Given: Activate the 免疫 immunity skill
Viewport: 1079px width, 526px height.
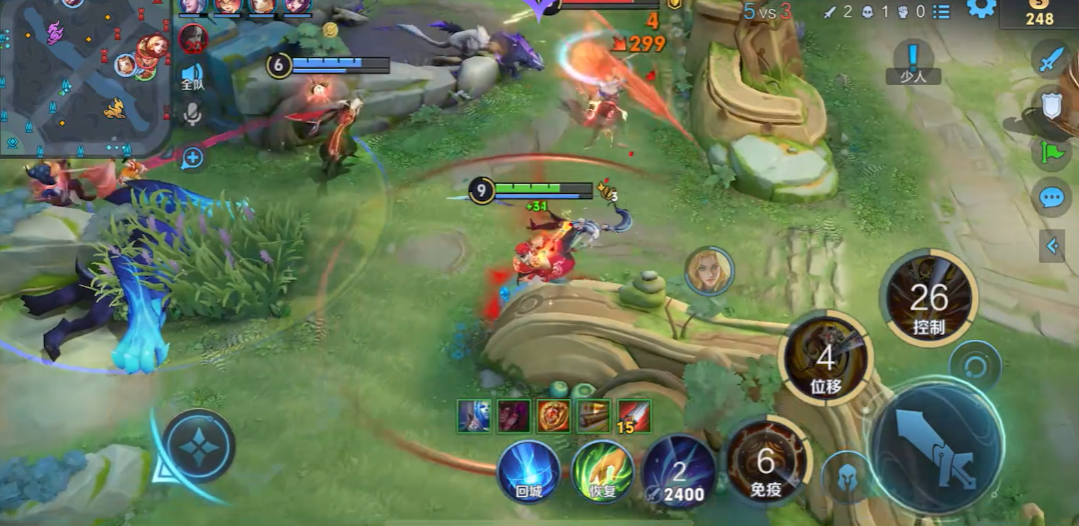Looking at the screenshot, I should (x=765, y=461).
